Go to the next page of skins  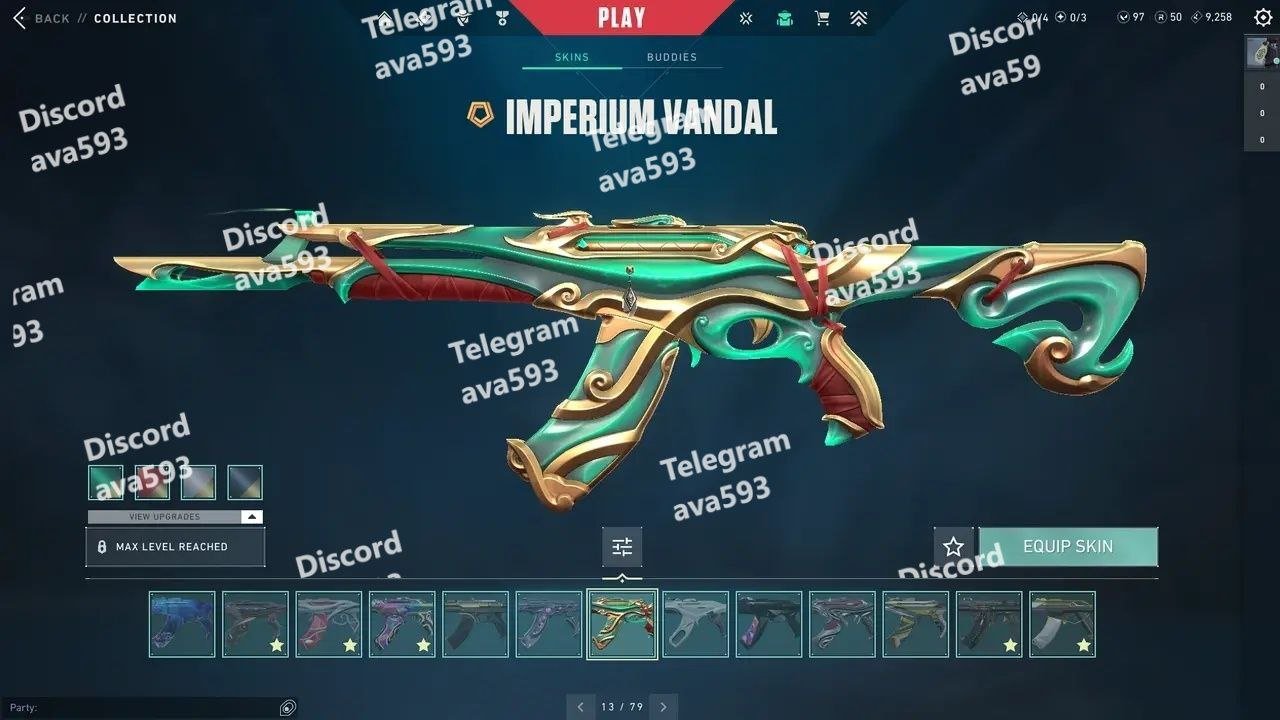click(663, 707)
